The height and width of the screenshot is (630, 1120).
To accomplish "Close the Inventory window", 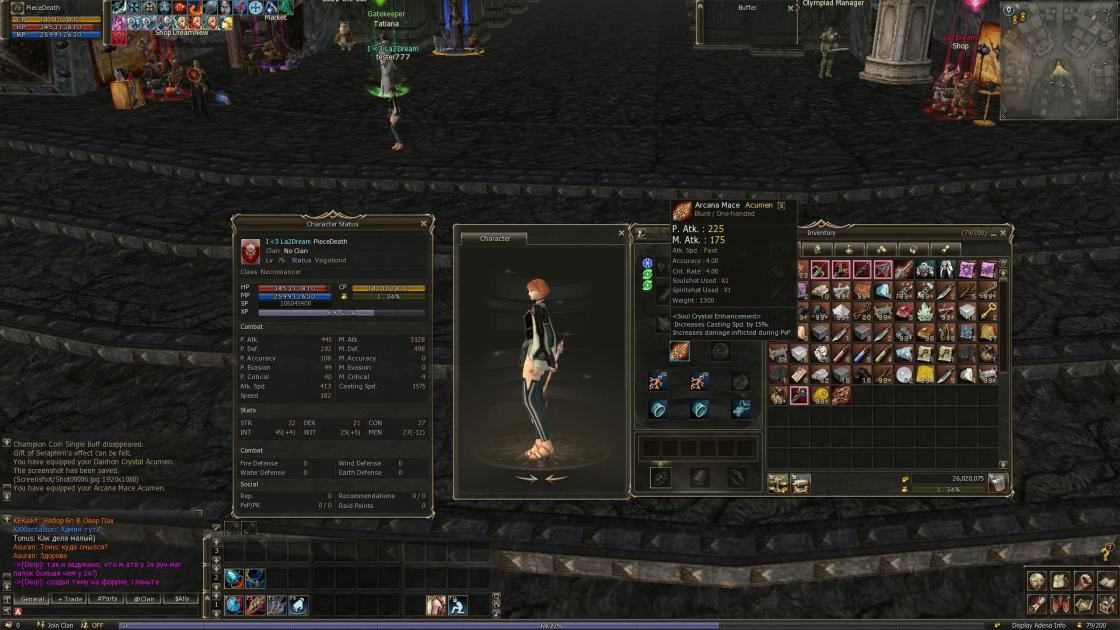I will 1004,233.
